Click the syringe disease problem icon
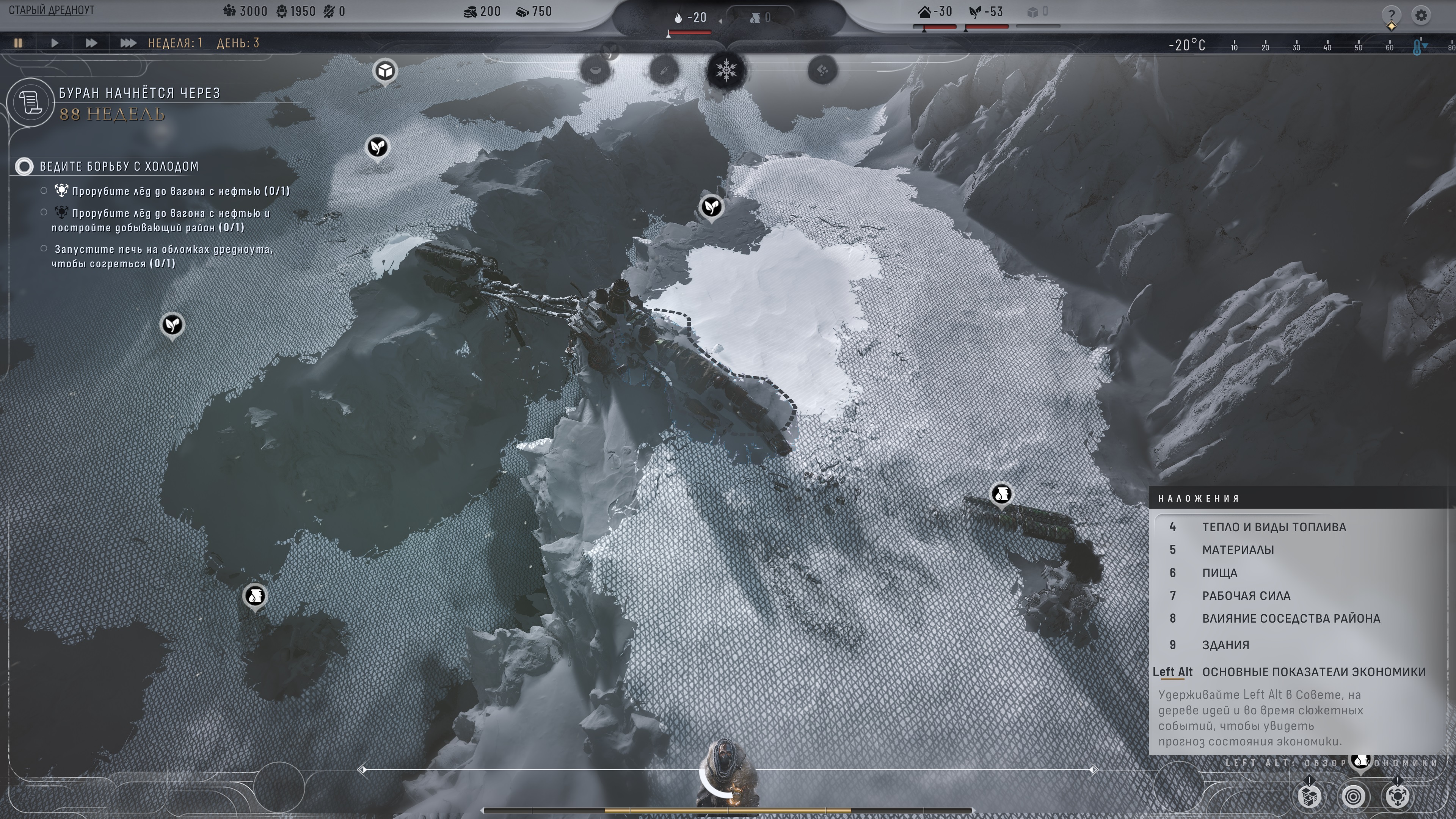This screenshot has width=1456, height=819. [x=664, y=71]
